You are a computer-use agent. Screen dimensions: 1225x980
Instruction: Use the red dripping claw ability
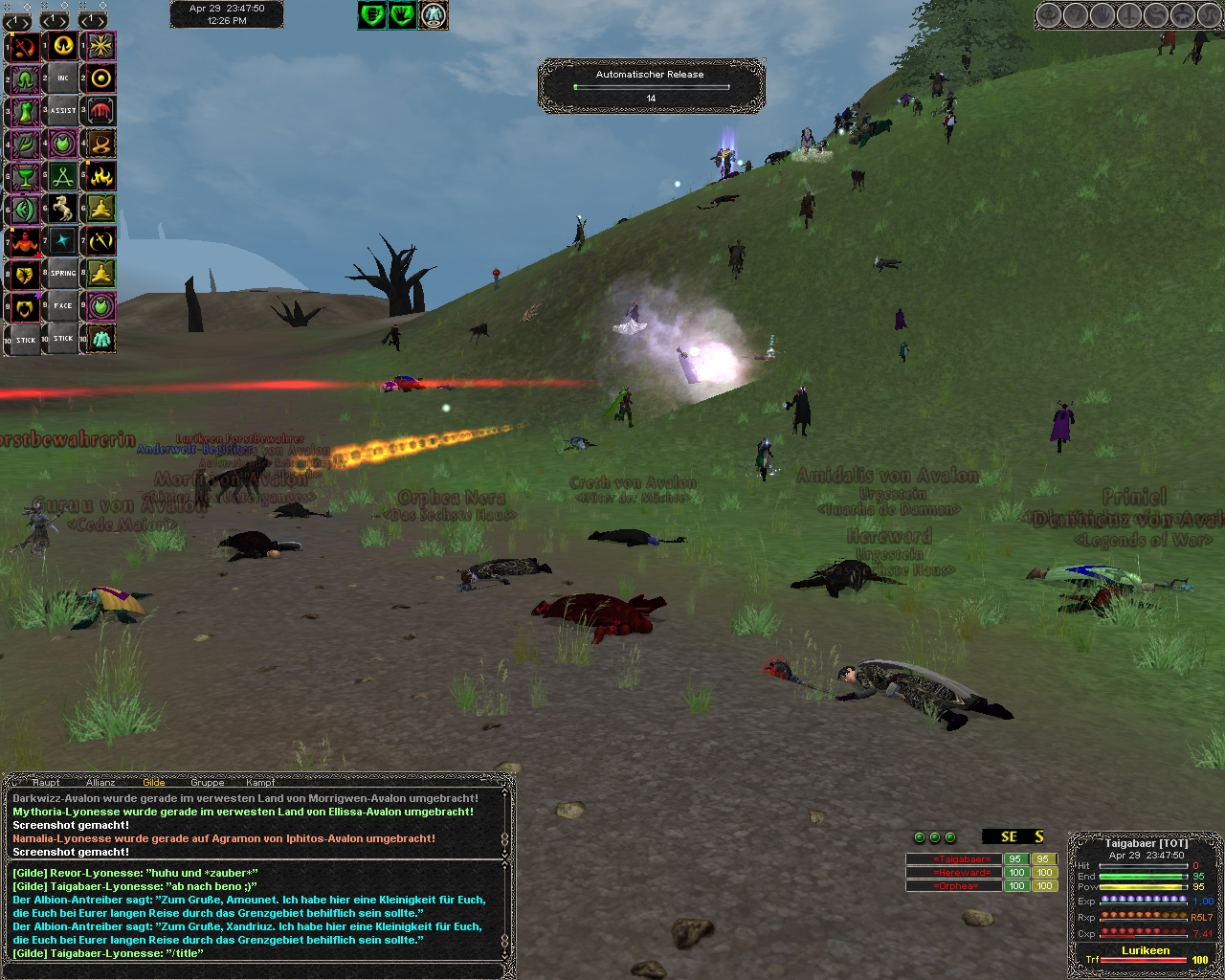[x=101, y=110]
